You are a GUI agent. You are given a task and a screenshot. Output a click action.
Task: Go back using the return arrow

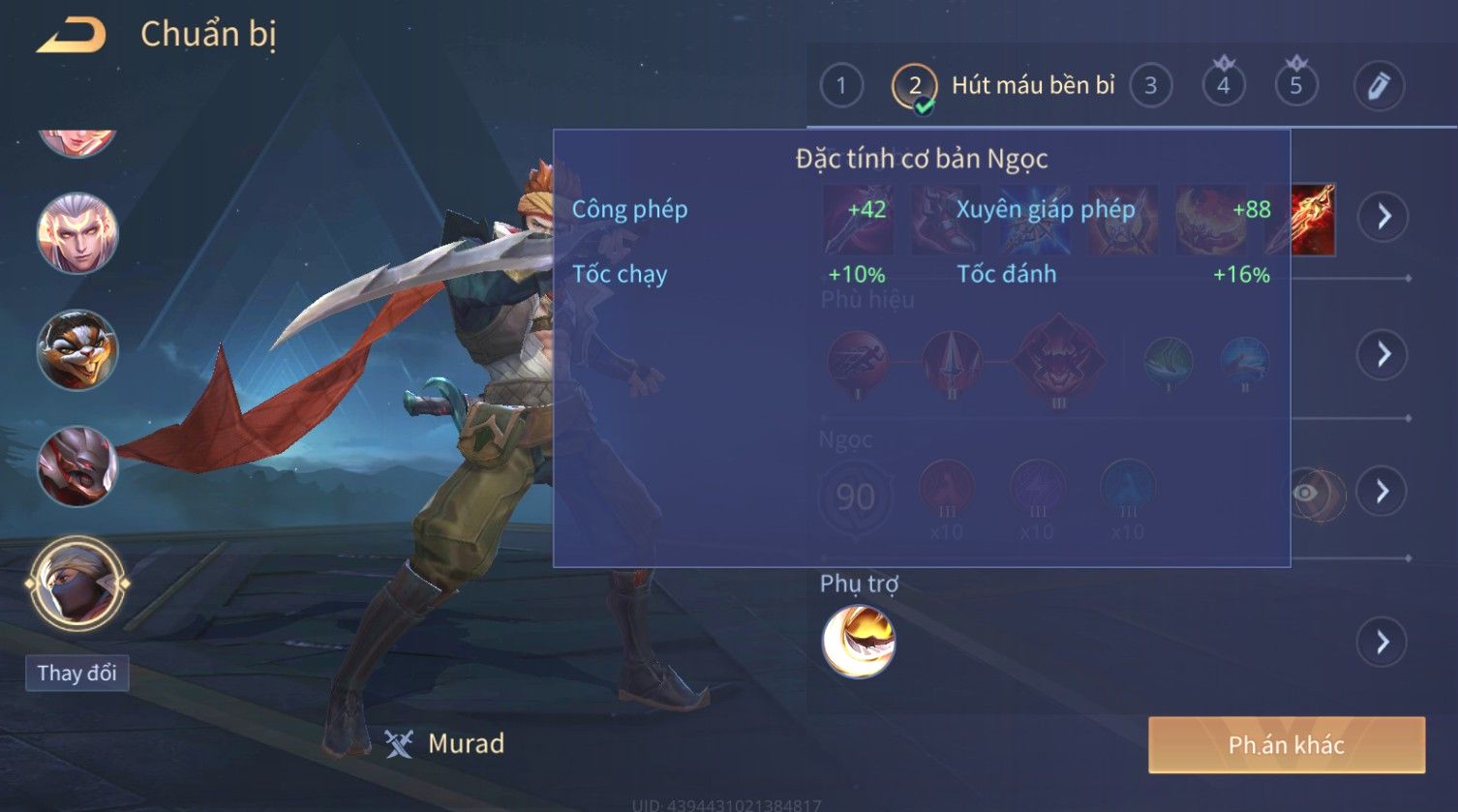(71, 36)
